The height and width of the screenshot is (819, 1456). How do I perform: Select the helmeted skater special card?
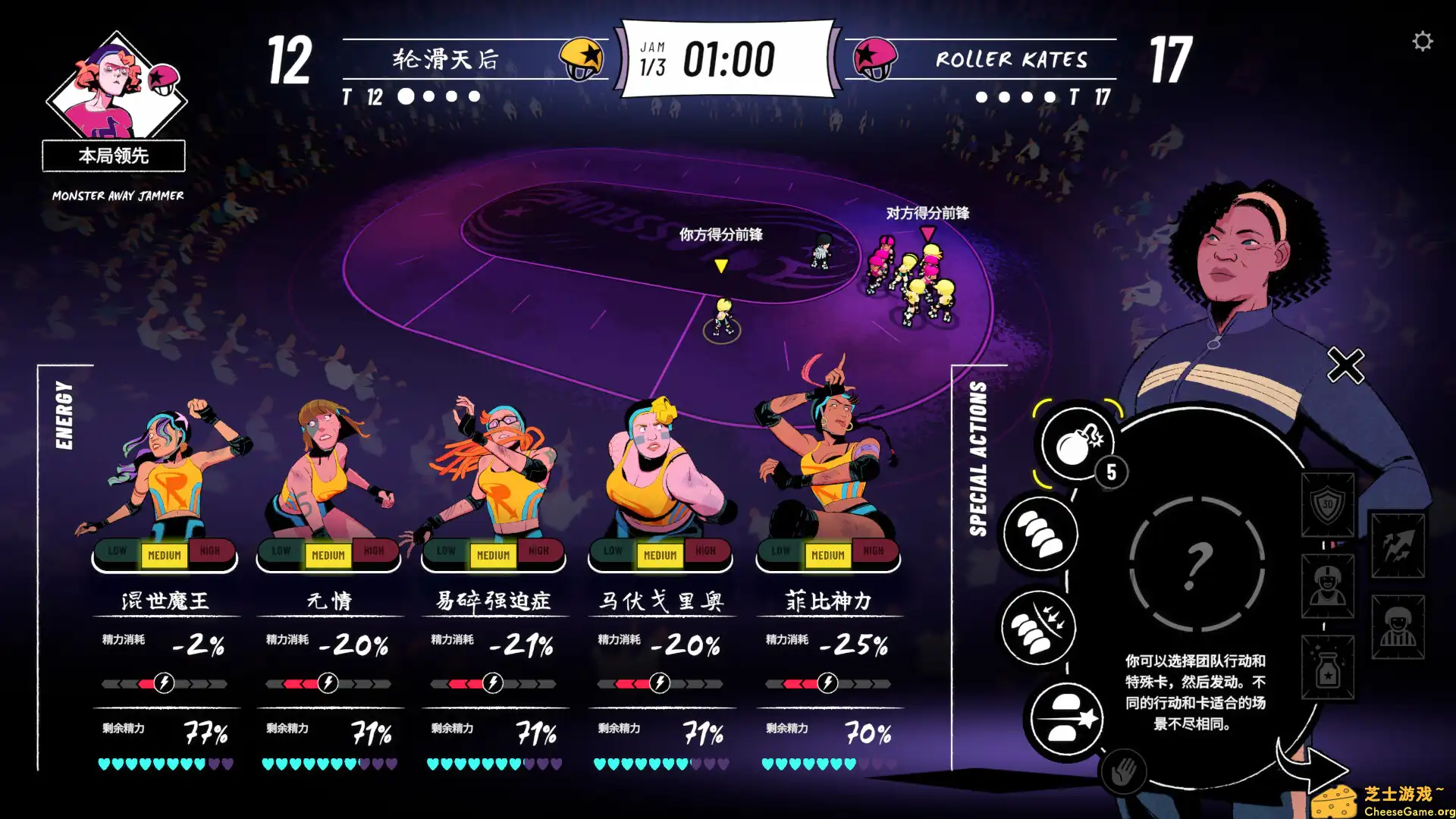[x=1328, y=585]
